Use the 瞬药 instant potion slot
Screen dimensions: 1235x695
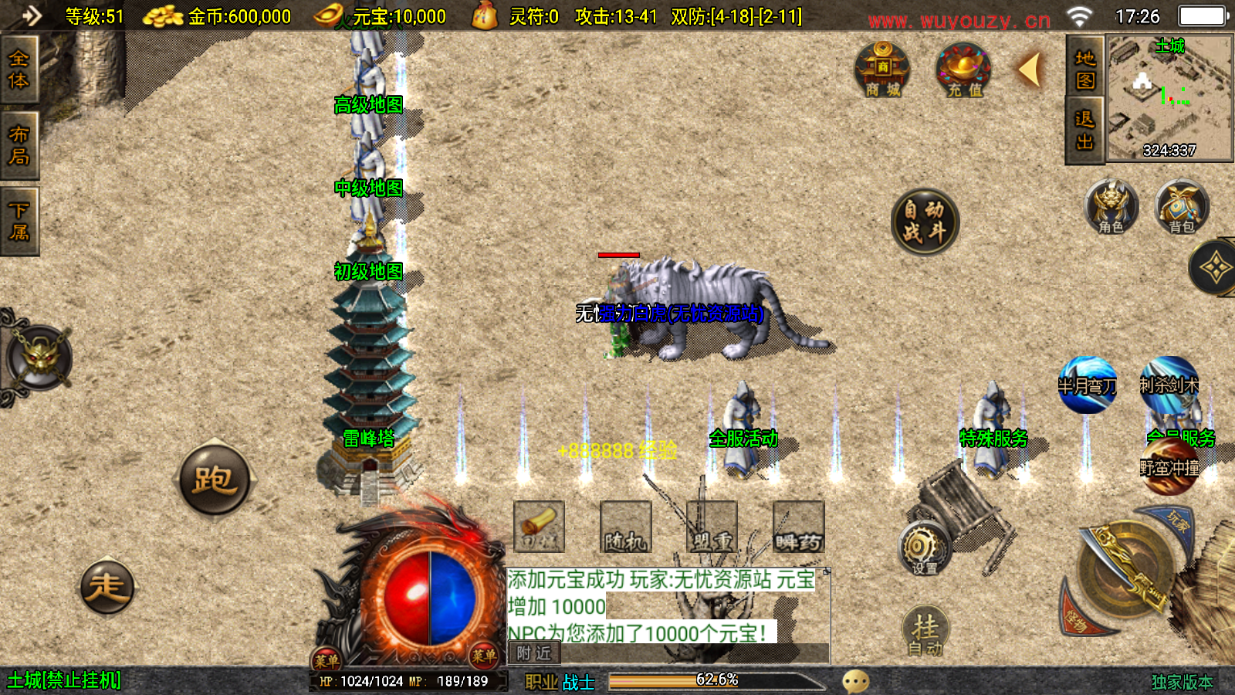click(x=798, y=527)
